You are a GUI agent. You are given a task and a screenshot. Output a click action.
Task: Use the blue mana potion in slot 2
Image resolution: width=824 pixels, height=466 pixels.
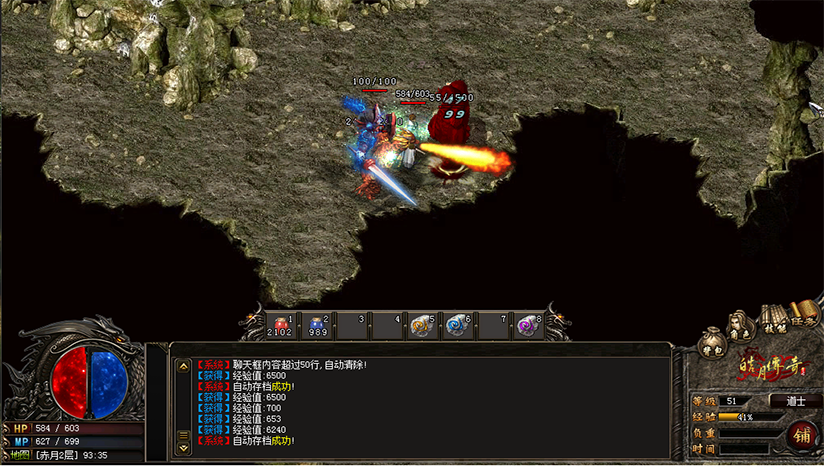[x=318, y=325]
